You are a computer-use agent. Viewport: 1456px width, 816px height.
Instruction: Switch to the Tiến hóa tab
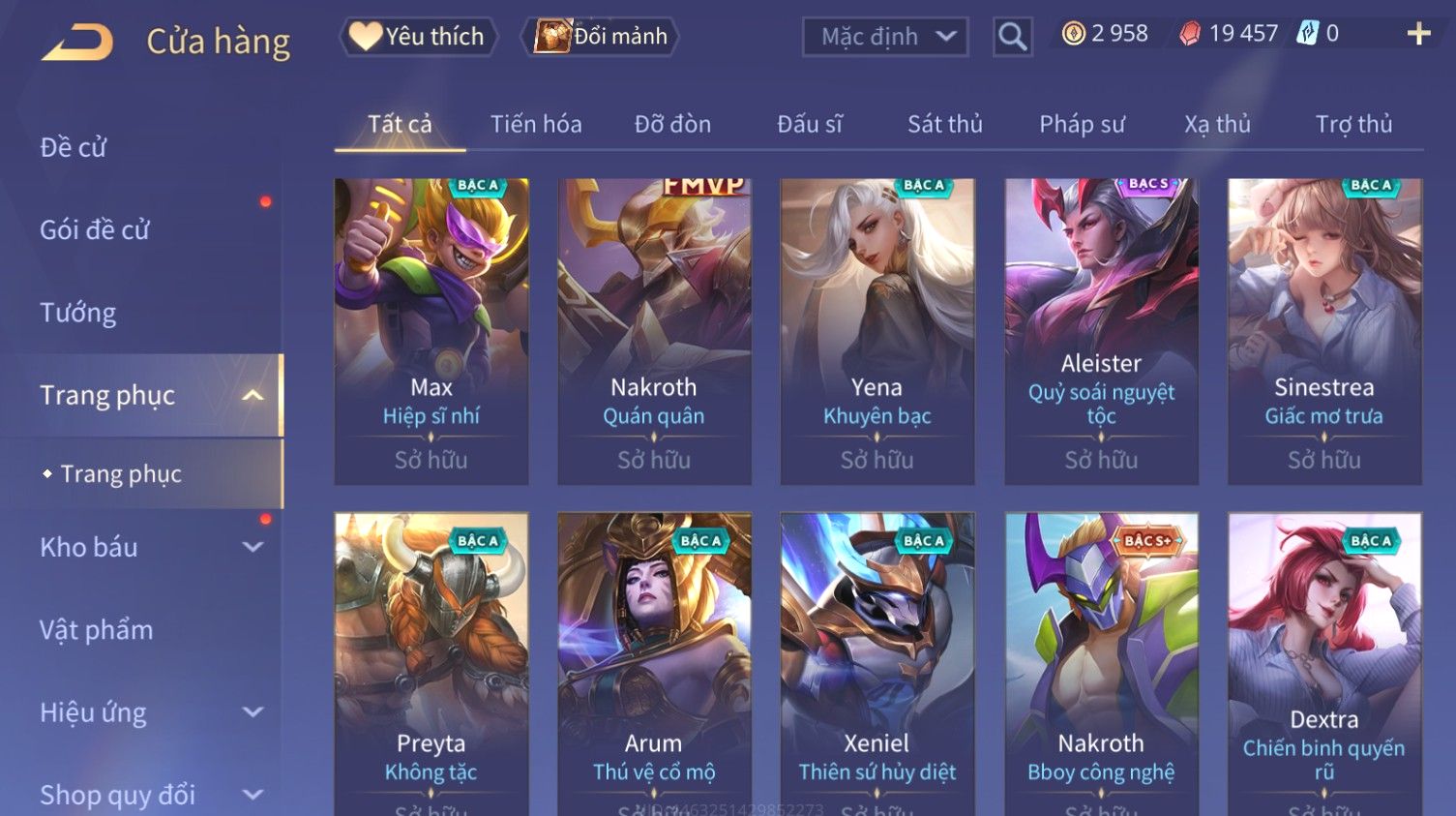click(536, 124)
